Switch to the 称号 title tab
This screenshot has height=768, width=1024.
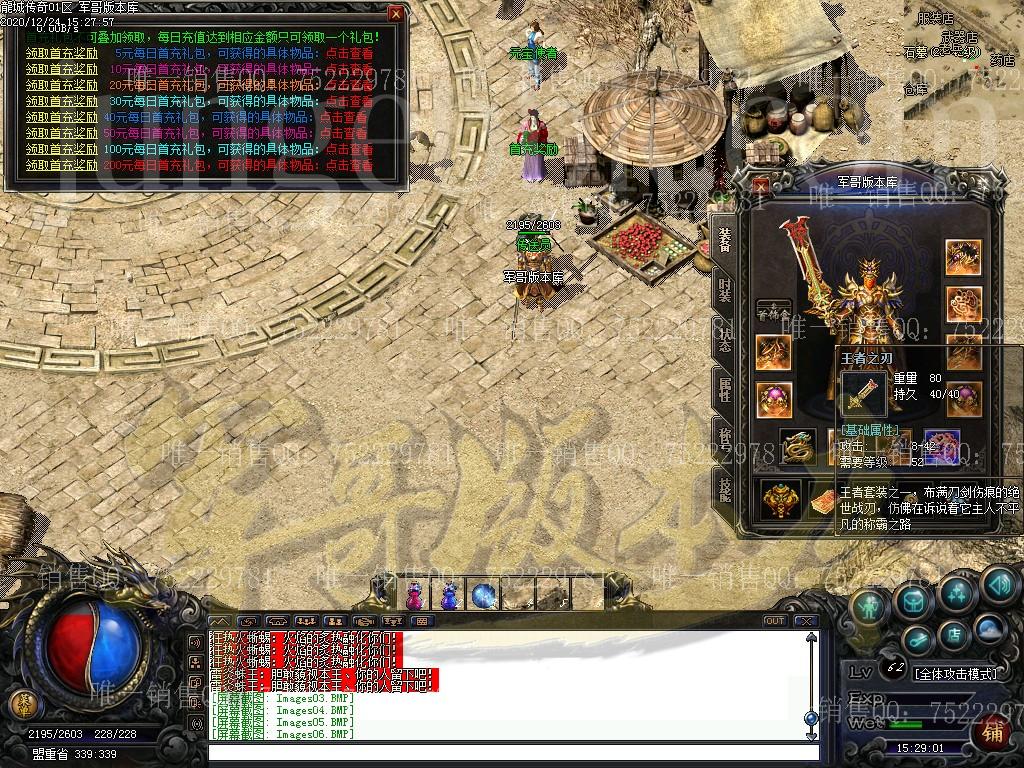pos(724,436)
